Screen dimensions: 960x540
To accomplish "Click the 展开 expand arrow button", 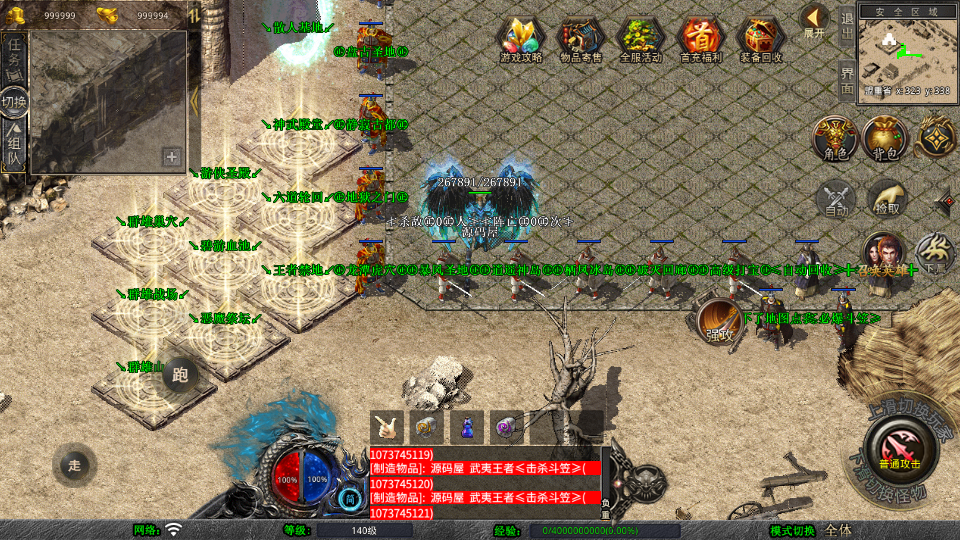I will [814, 20].
